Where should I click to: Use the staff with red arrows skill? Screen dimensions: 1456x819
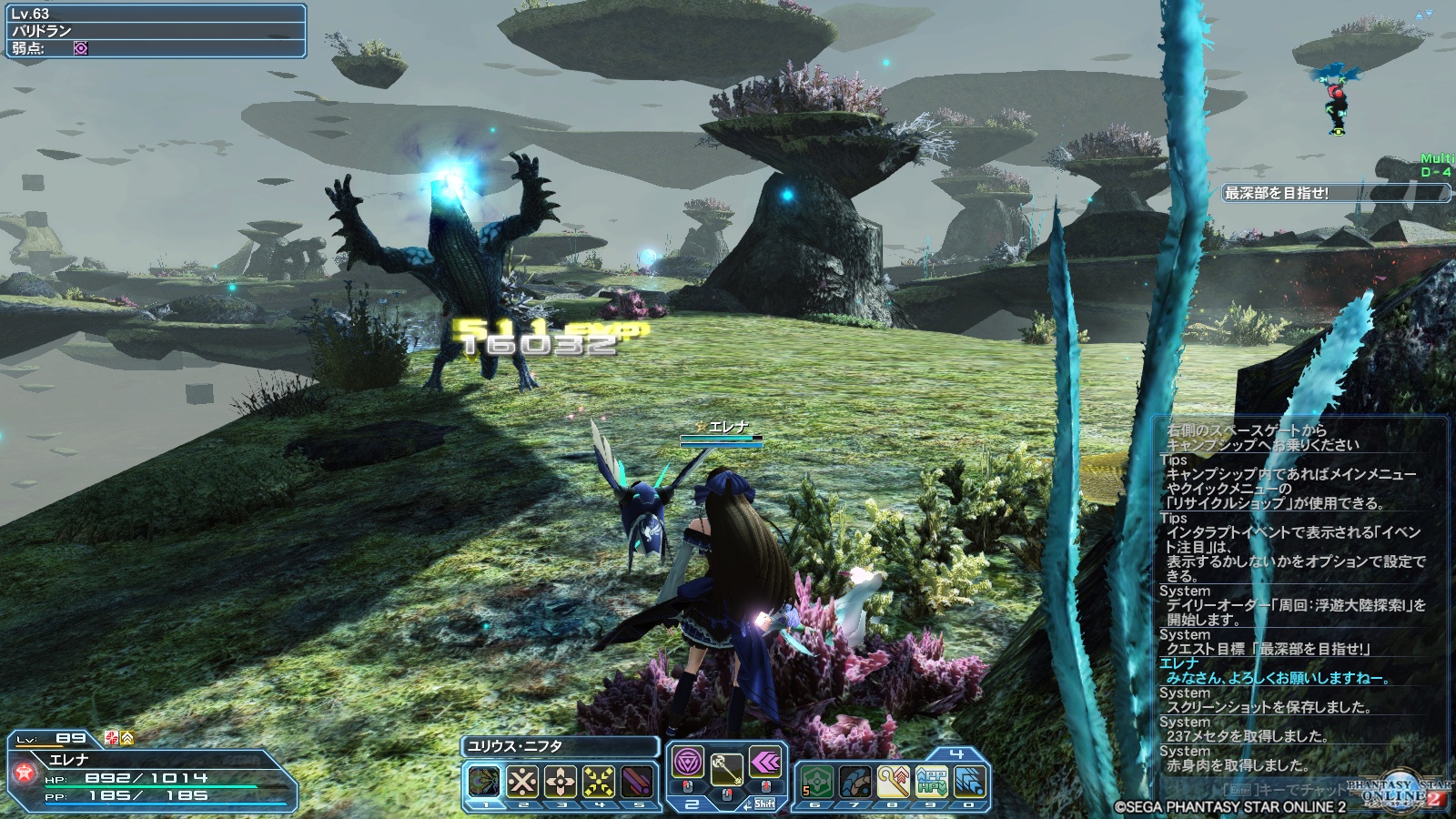tap(894, 782)
